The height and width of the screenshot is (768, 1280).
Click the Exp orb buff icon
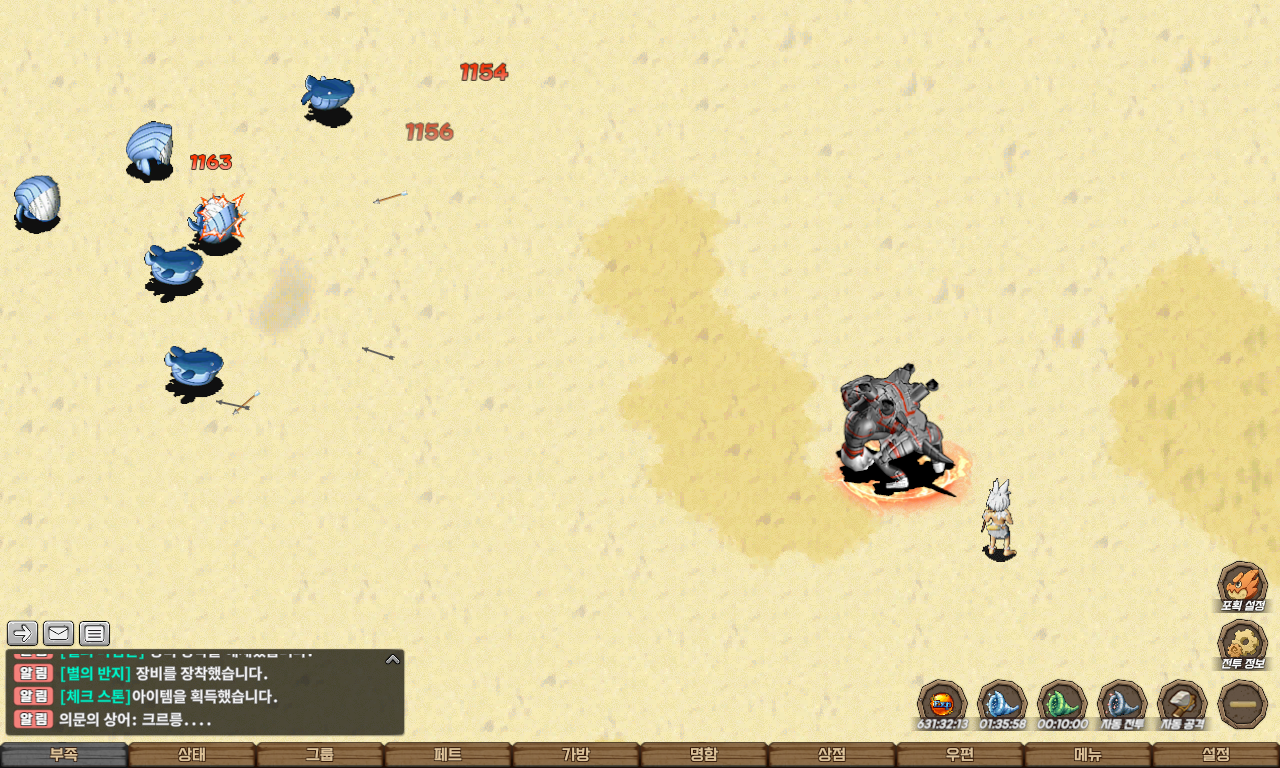pos(942,703)
